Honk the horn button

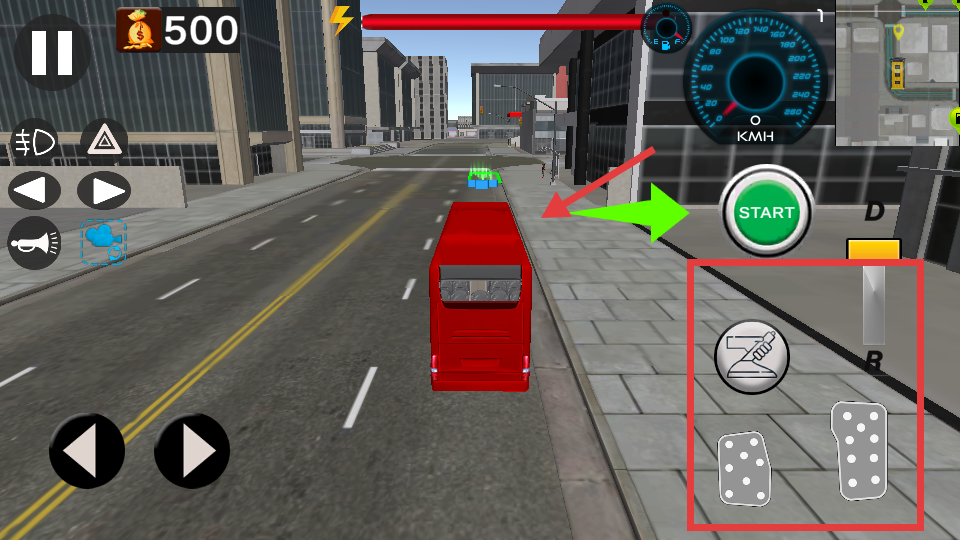pos(34,242)
